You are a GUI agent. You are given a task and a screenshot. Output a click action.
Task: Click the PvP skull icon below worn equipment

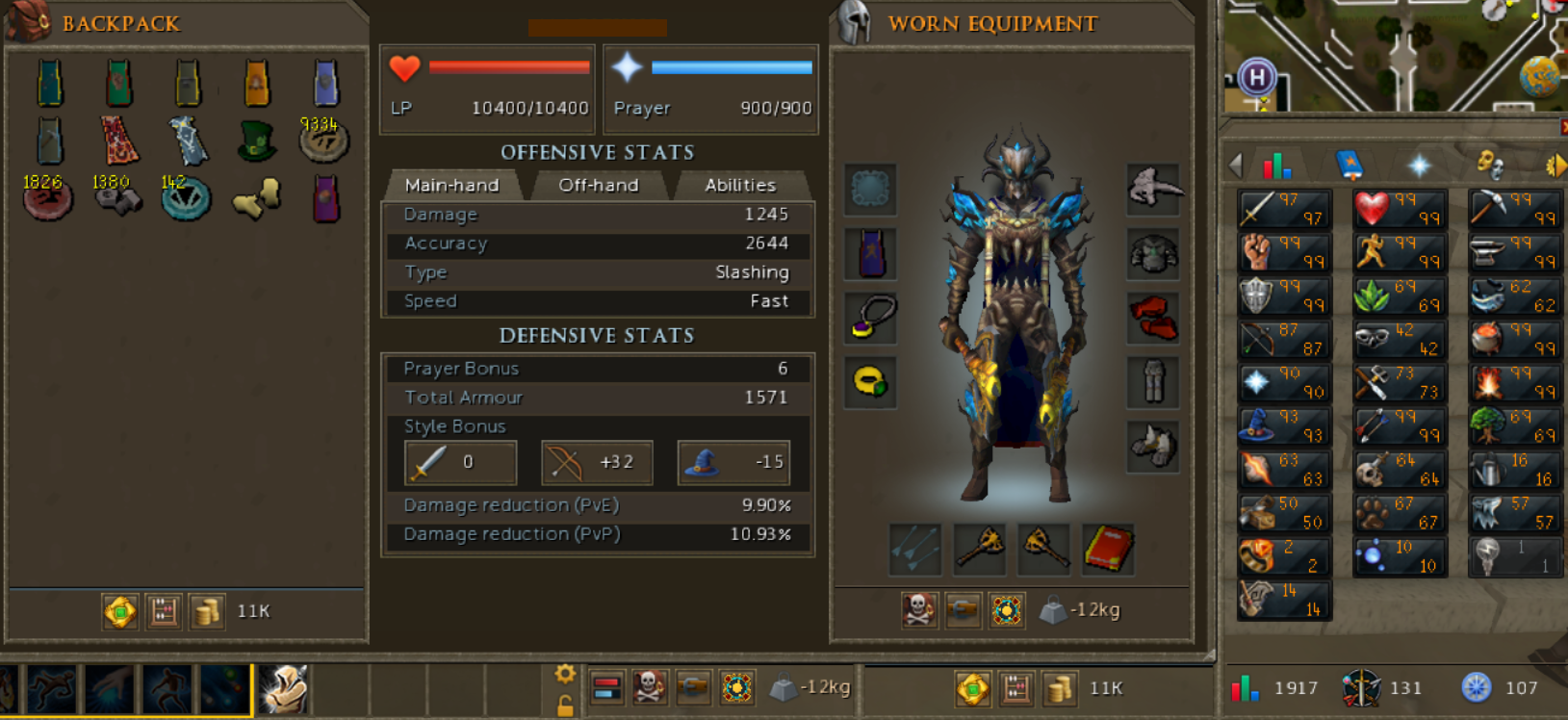[x=919, y=610]
